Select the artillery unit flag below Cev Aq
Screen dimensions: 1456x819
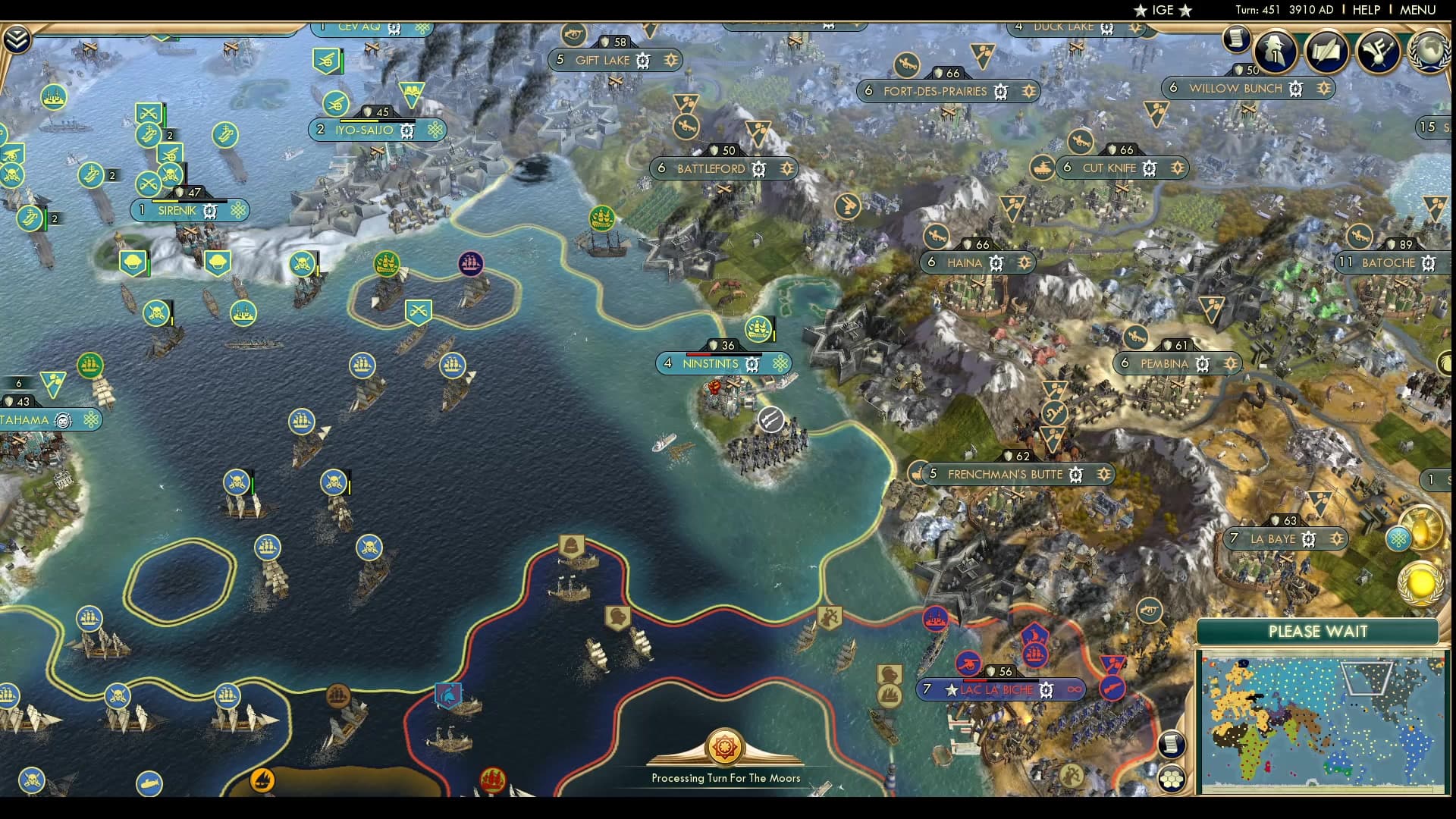[x=328, y=61]
